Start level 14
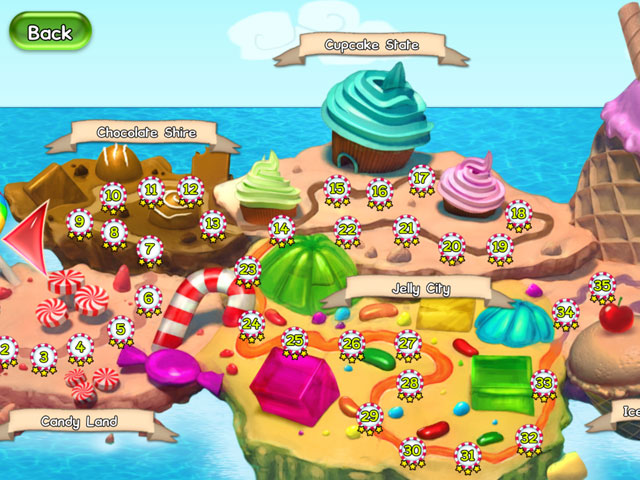This screenshot has width=640, height=480. pos(282,229)
